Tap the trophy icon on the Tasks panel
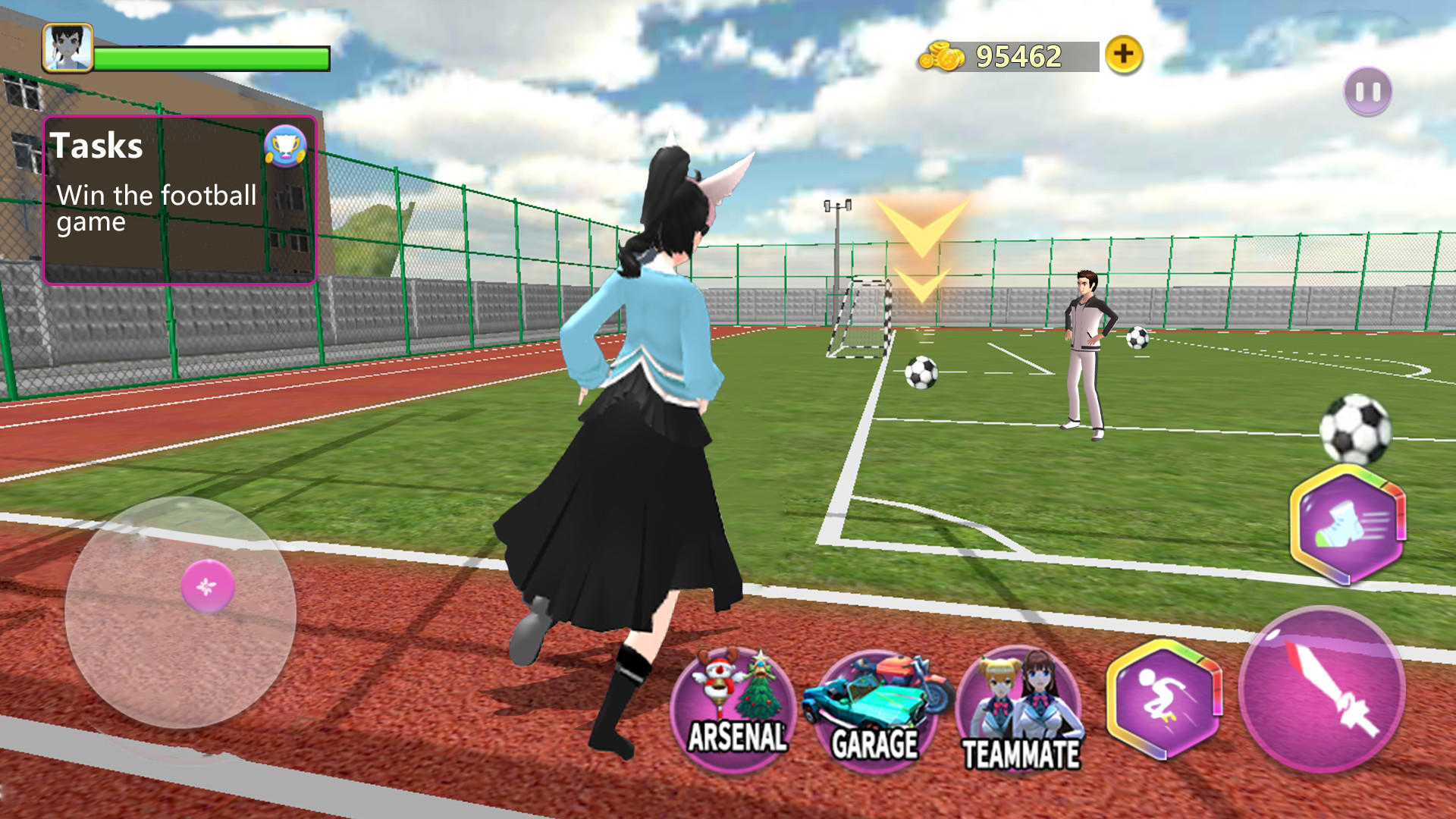This screenshot has width=1456, height=819. 284,149
